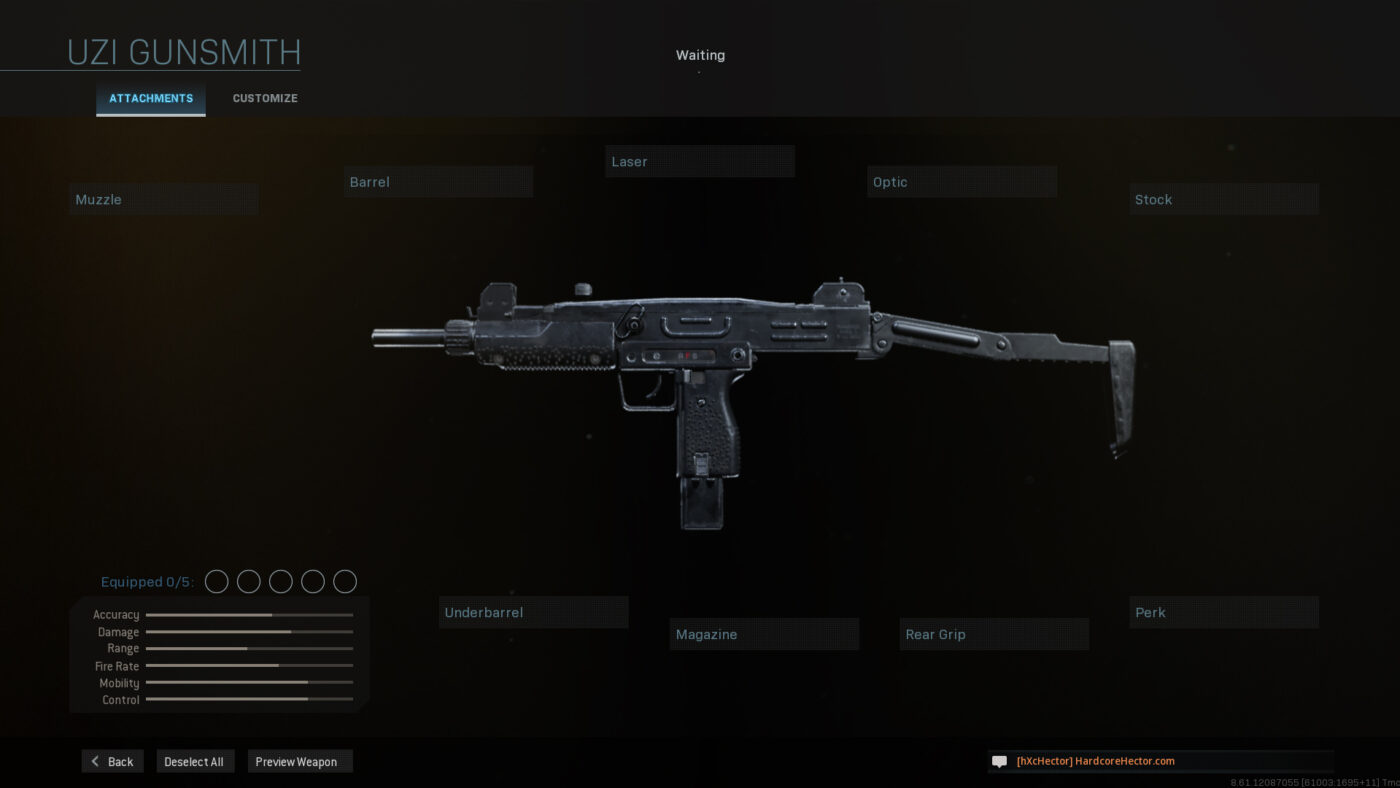Open the Barrel attachment slot
This screenshot has width=1400, height=788.
(x=438, y=181)
